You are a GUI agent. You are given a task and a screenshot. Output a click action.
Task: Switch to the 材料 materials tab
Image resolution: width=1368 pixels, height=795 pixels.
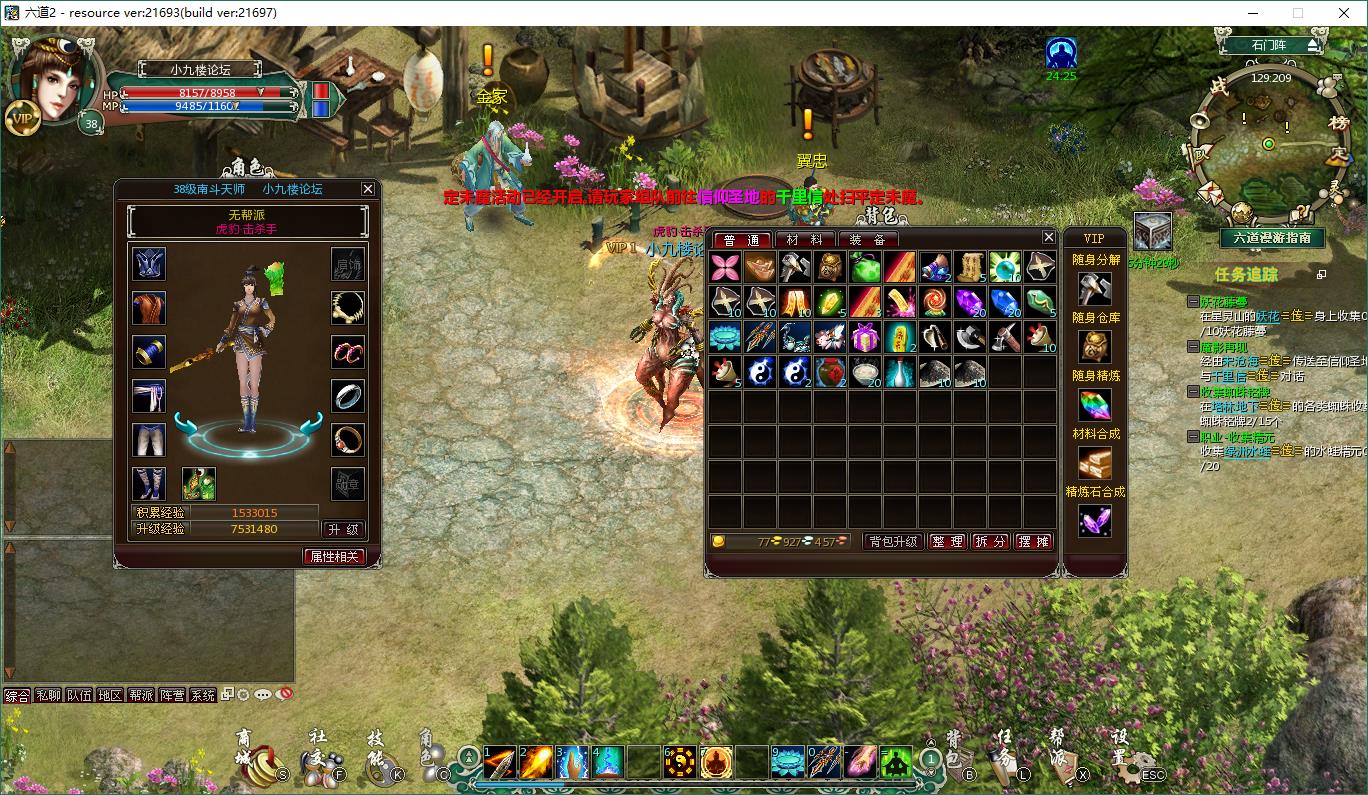[x=804, y=239]
